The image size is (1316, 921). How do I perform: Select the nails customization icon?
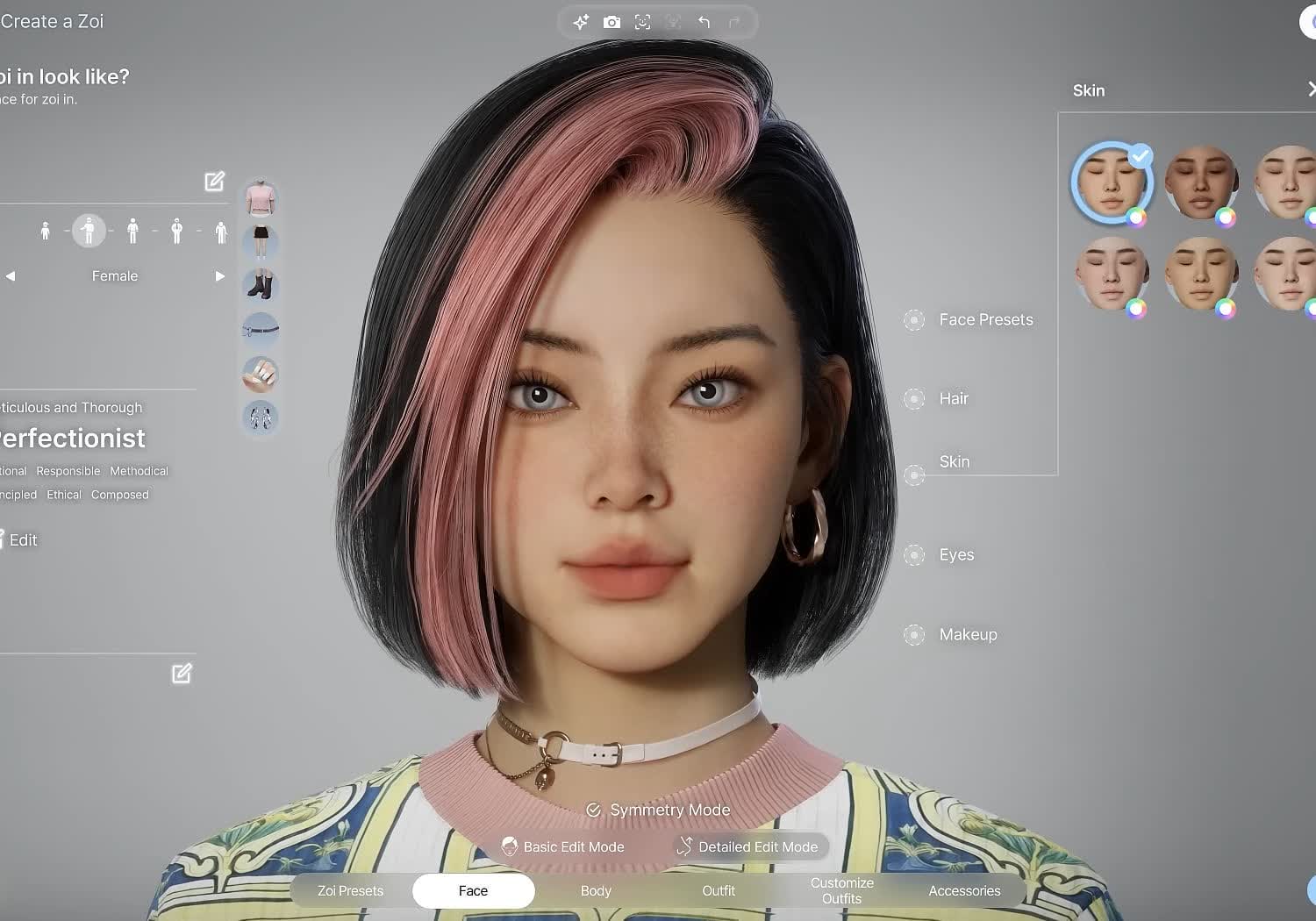(260, 375)
